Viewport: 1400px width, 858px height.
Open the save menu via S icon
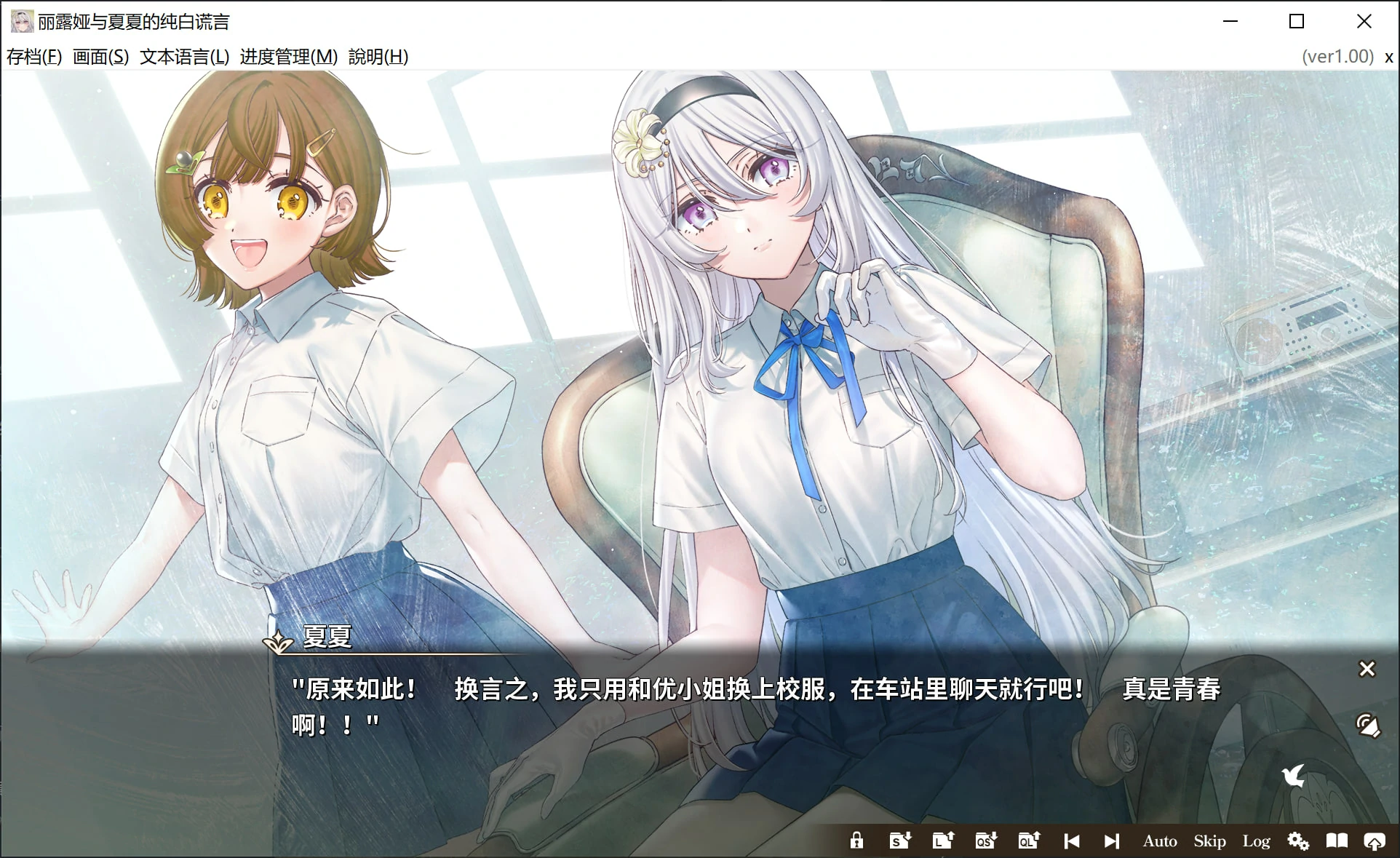(899, 841)
